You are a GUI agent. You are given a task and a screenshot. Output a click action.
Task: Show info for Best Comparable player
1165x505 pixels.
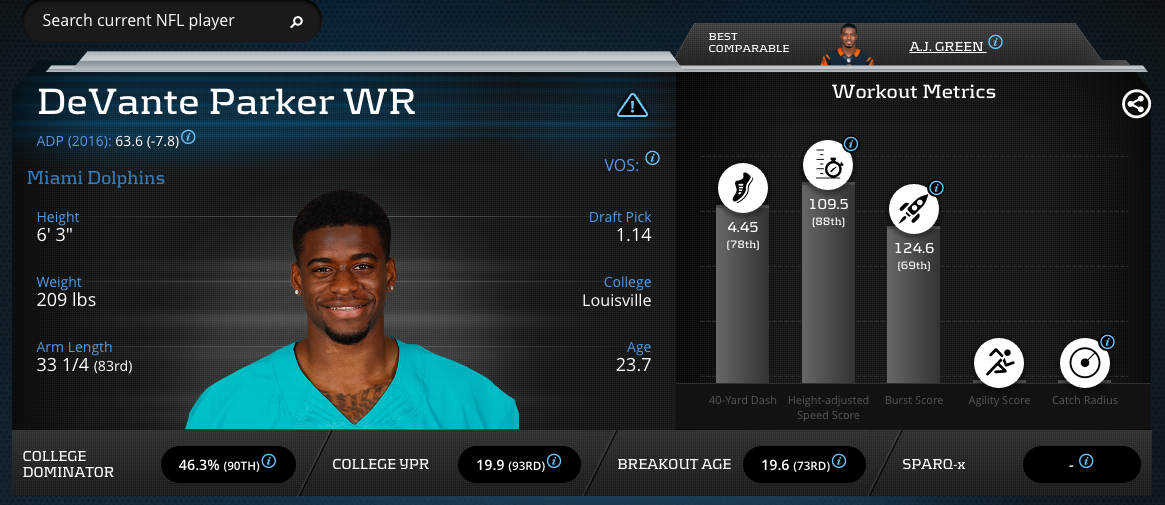pyautogui.click(x=996, y=42)
